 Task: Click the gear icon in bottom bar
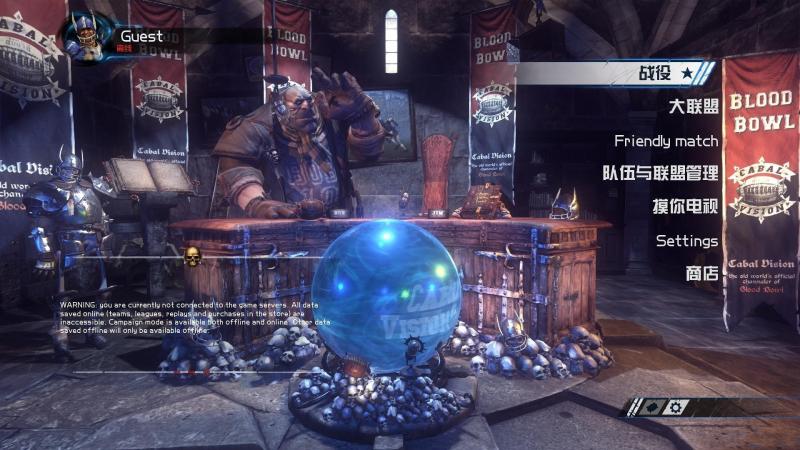coord(677,407)
